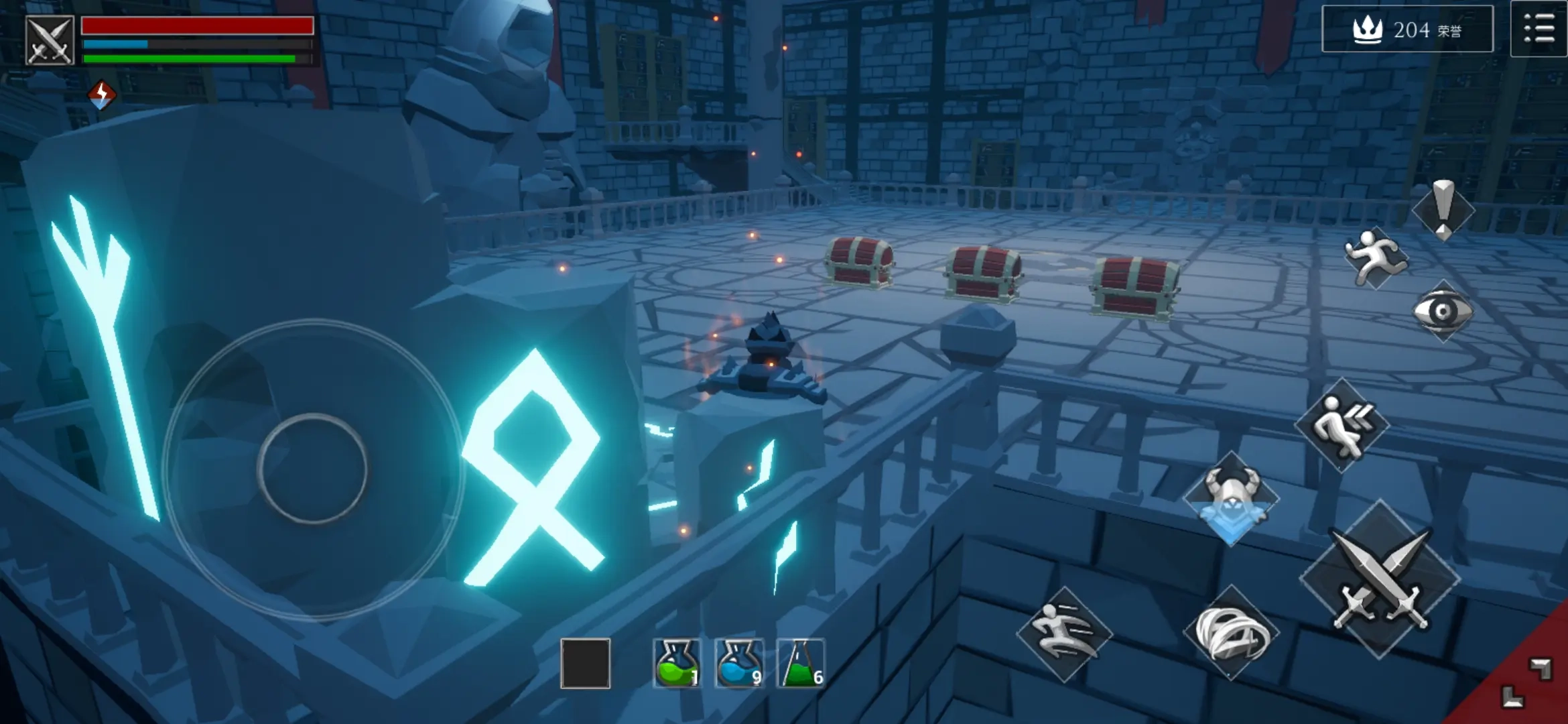Use the green conical-flask potion
This screenshot has height=724, width=1568.
click(801, 664)
